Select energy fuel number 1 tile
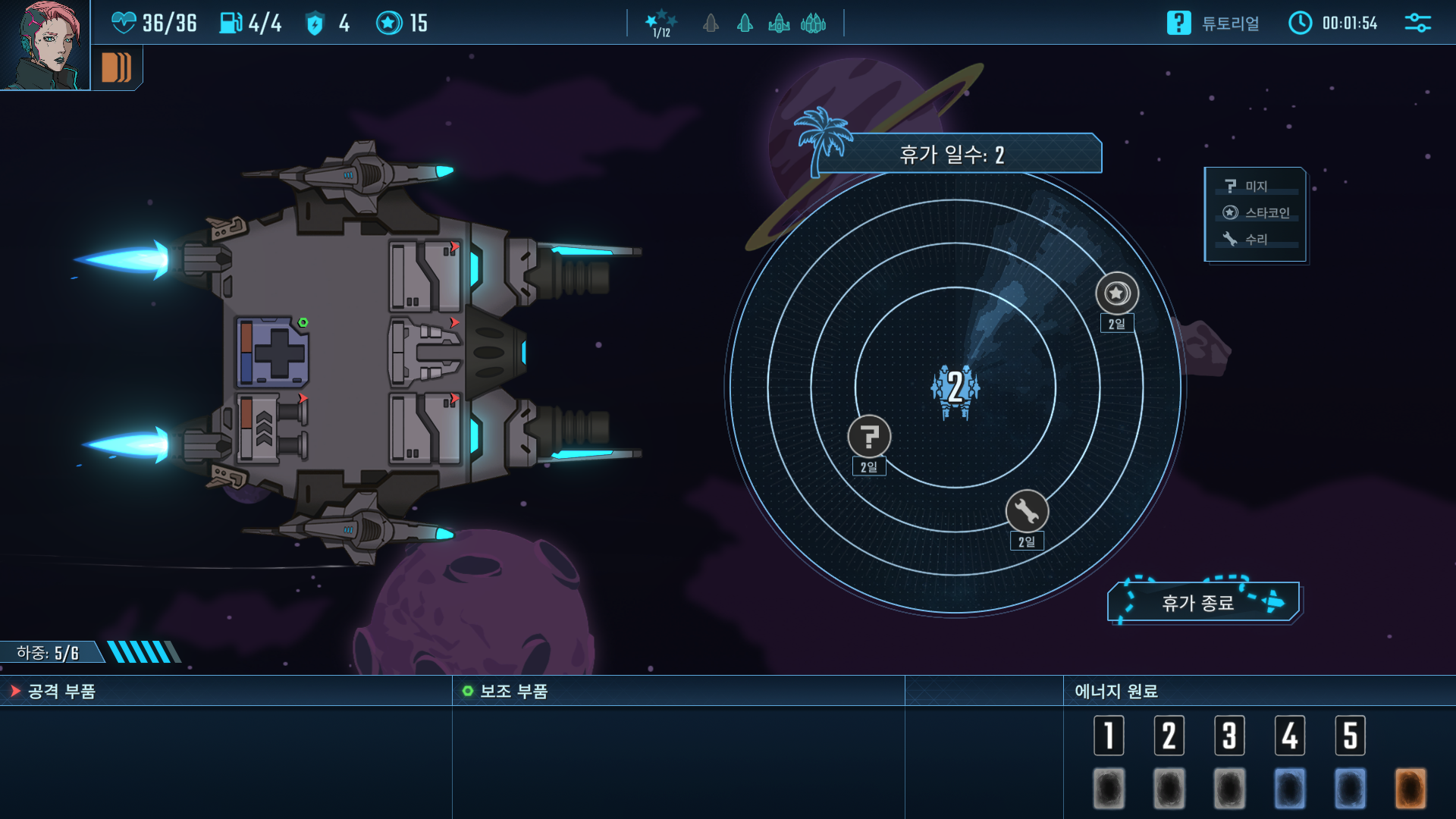This screenshot has width=1456, height=819. pyautogui.click(x=1109, y=735)
